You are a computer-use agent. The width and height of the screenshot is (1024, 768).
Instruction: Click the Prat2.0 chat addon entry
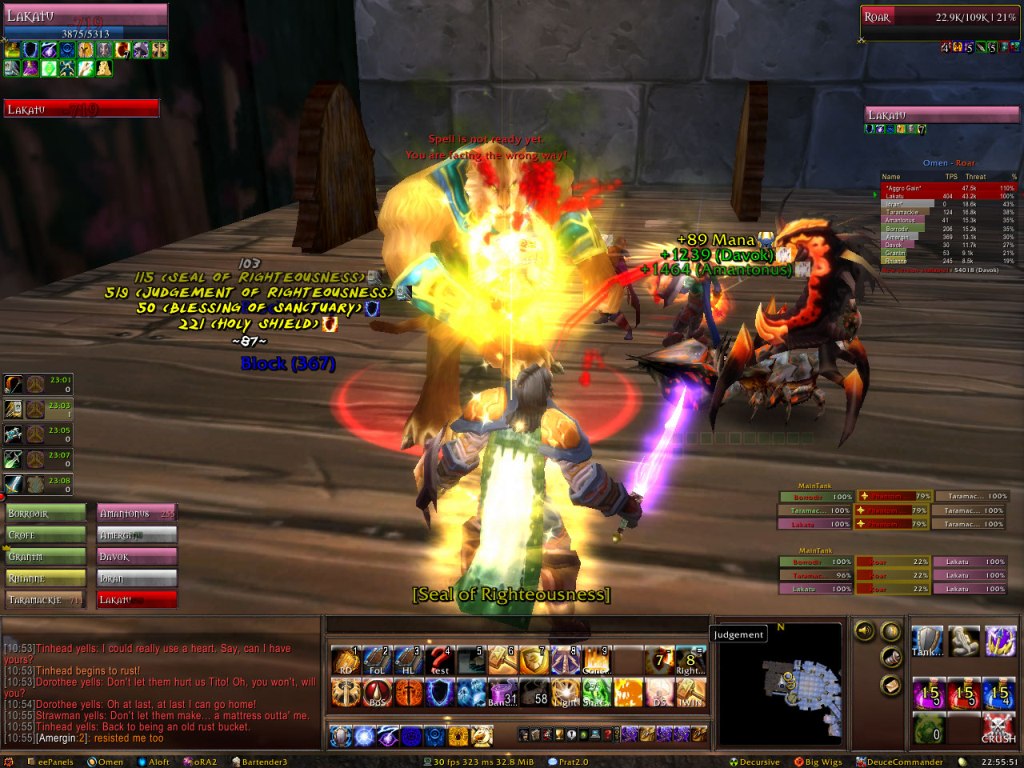(571, 761)
